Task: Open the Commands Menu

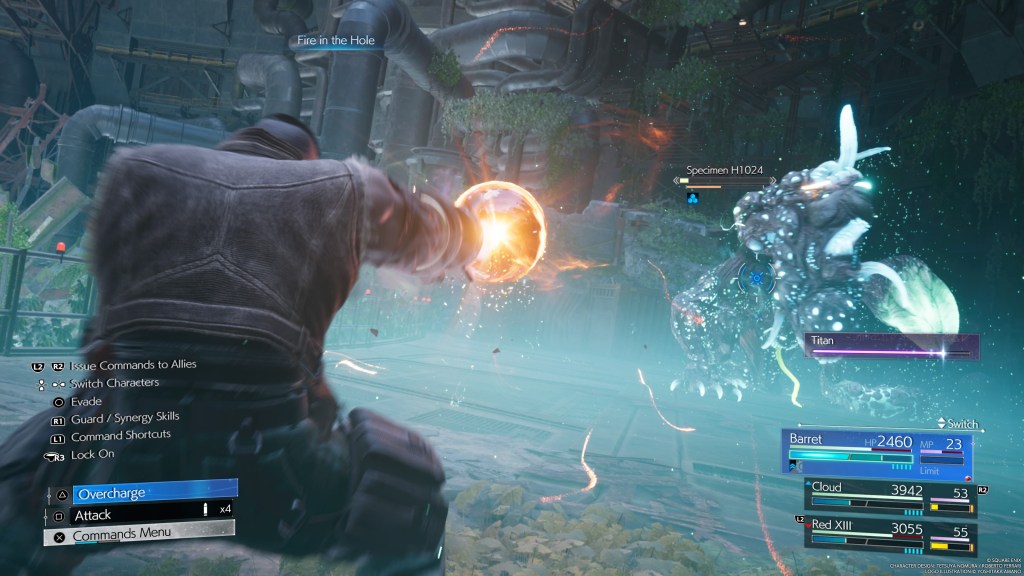Action: (139, 535)
